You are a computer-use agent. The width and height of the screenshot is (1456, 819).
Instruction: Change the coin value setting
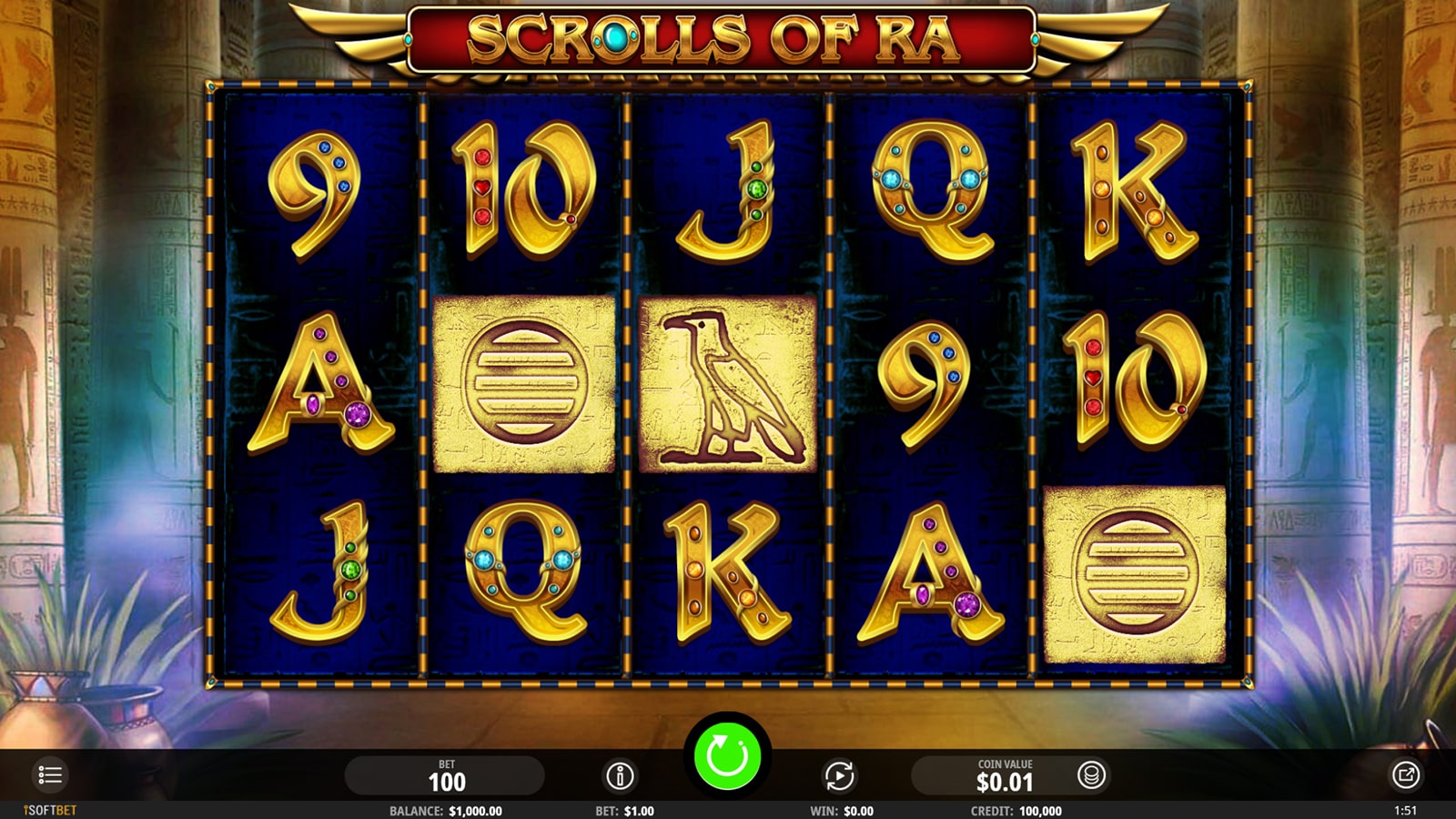click(1004, 776)
